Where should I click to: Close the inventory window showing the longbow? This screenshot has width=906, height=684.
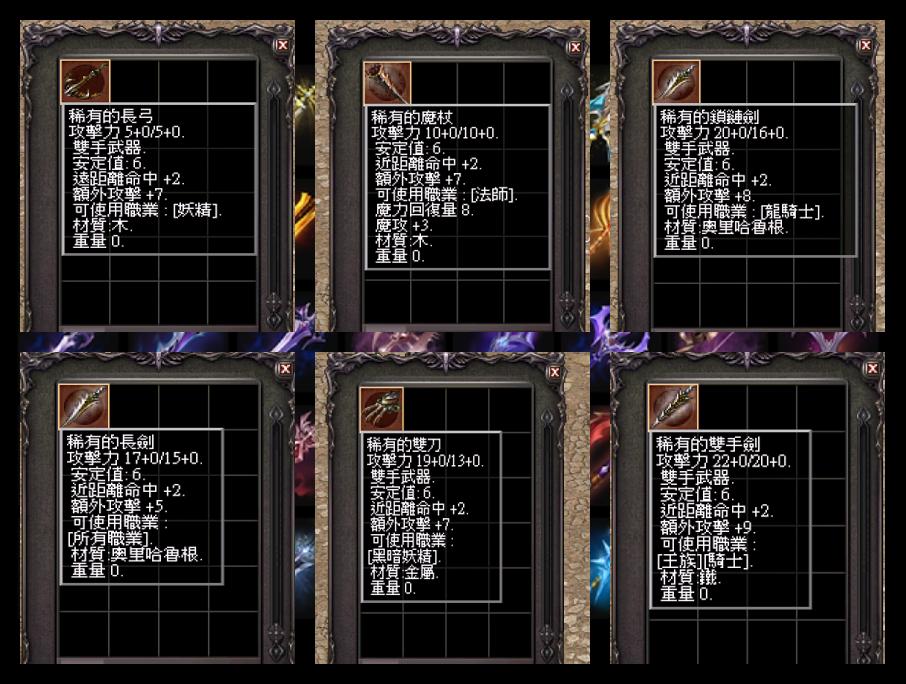pyautogui.click(x=283, y=45)
